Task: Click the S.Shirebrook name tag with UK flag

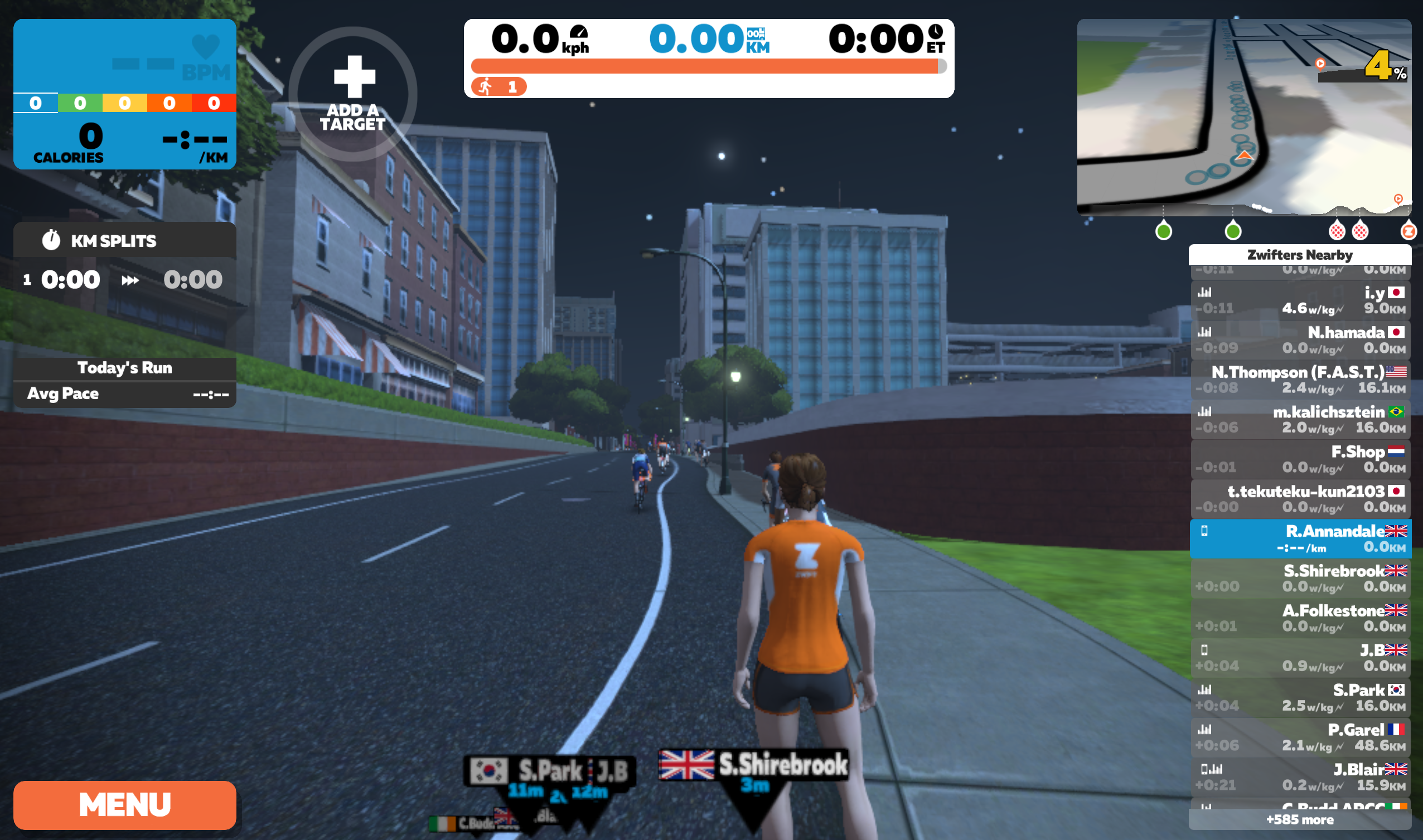Action: [x=754, y=765]
